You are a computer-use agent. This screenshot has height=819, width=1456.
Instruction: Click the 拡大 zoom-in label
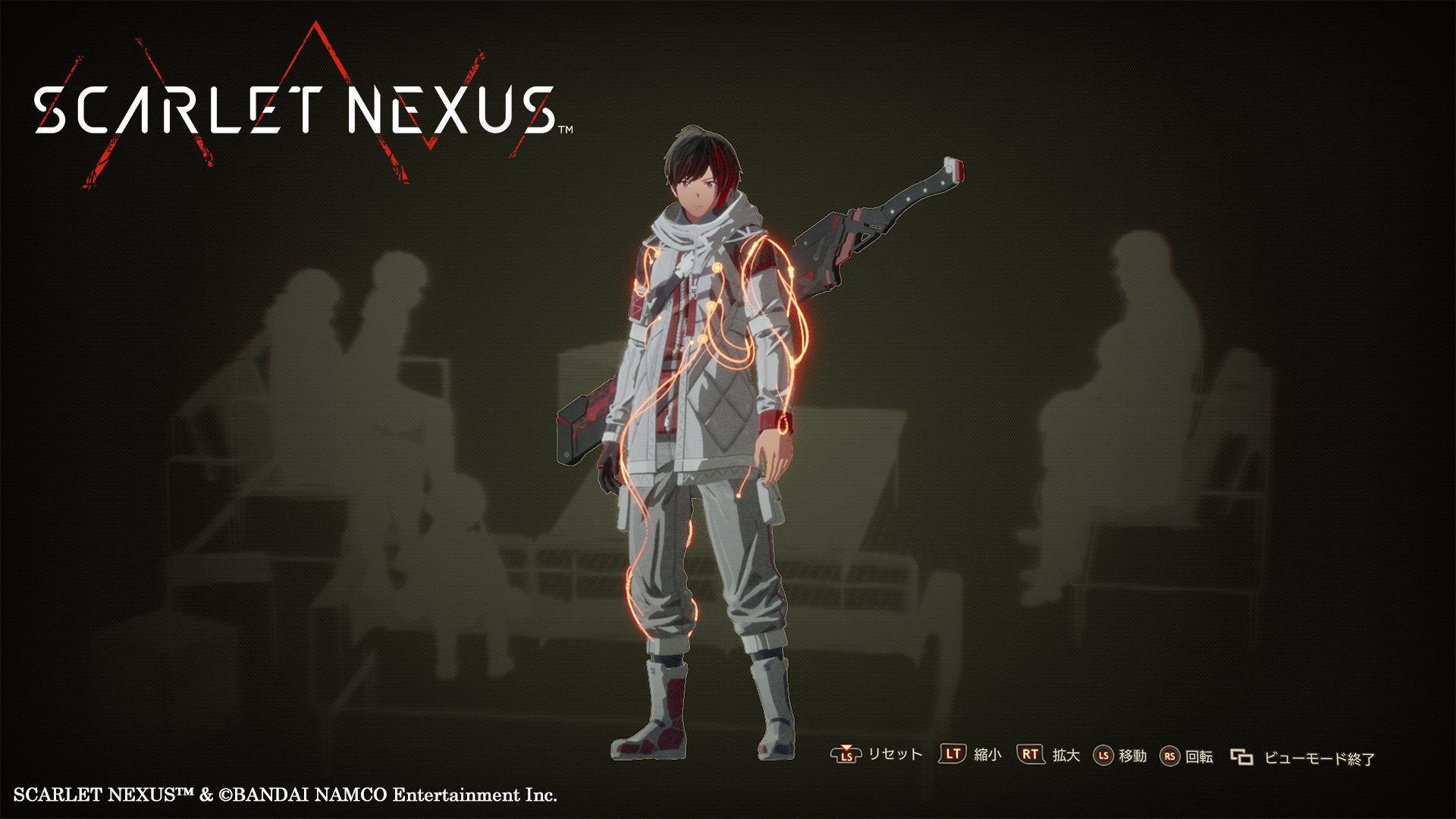[x=1066, y=756]
